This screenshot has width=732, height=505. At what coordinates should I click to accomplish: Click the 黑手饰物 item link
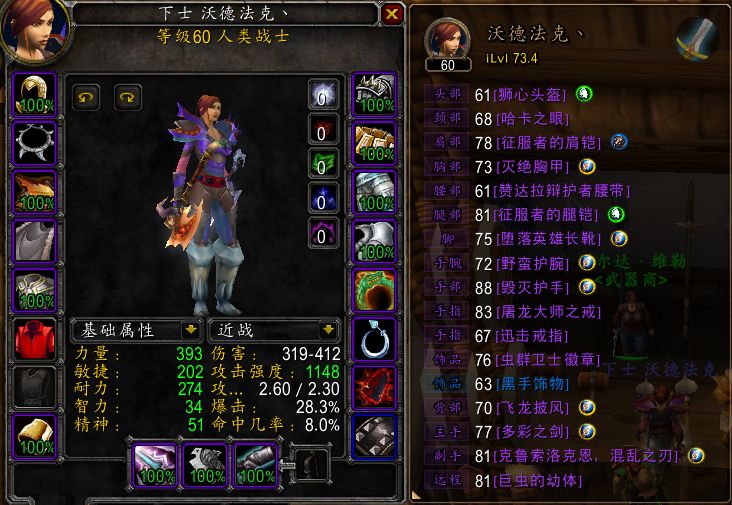click(x=537, y=383)
